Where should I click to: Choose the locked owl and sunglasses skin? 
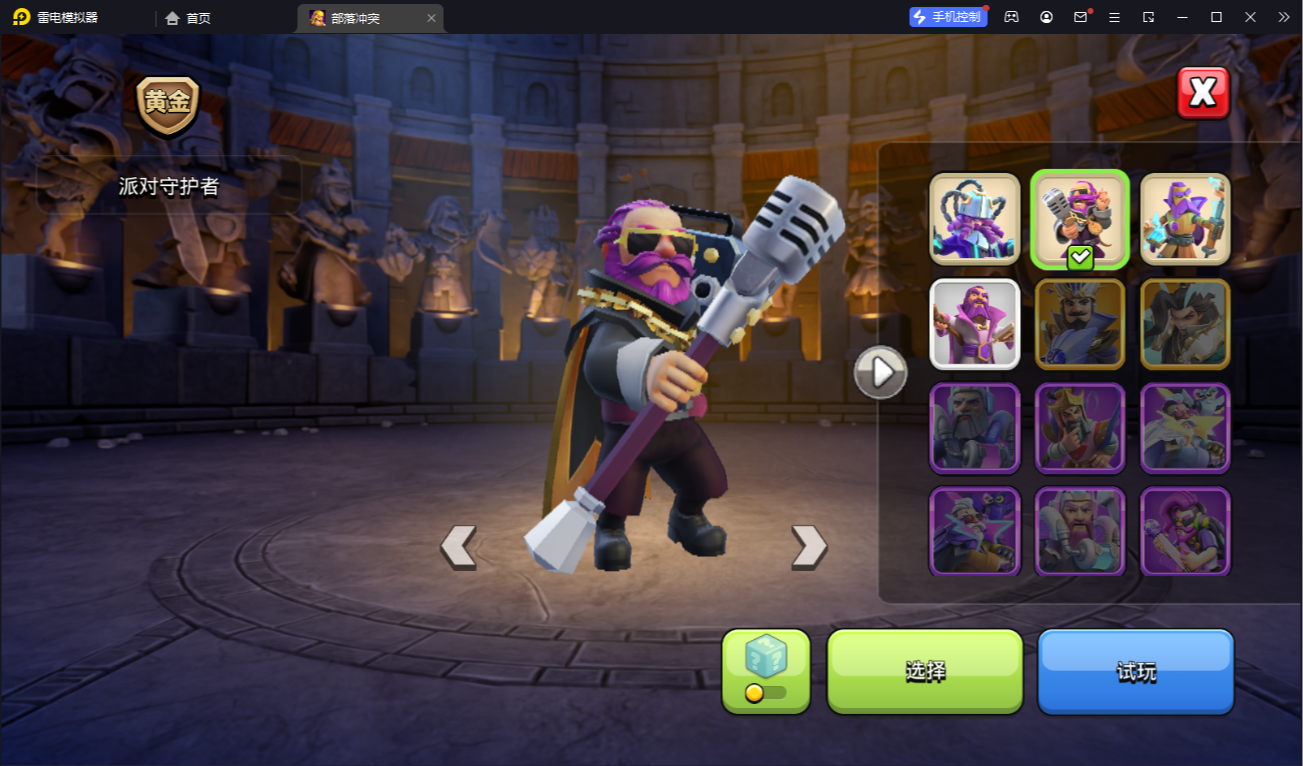[x=975, y=531]
